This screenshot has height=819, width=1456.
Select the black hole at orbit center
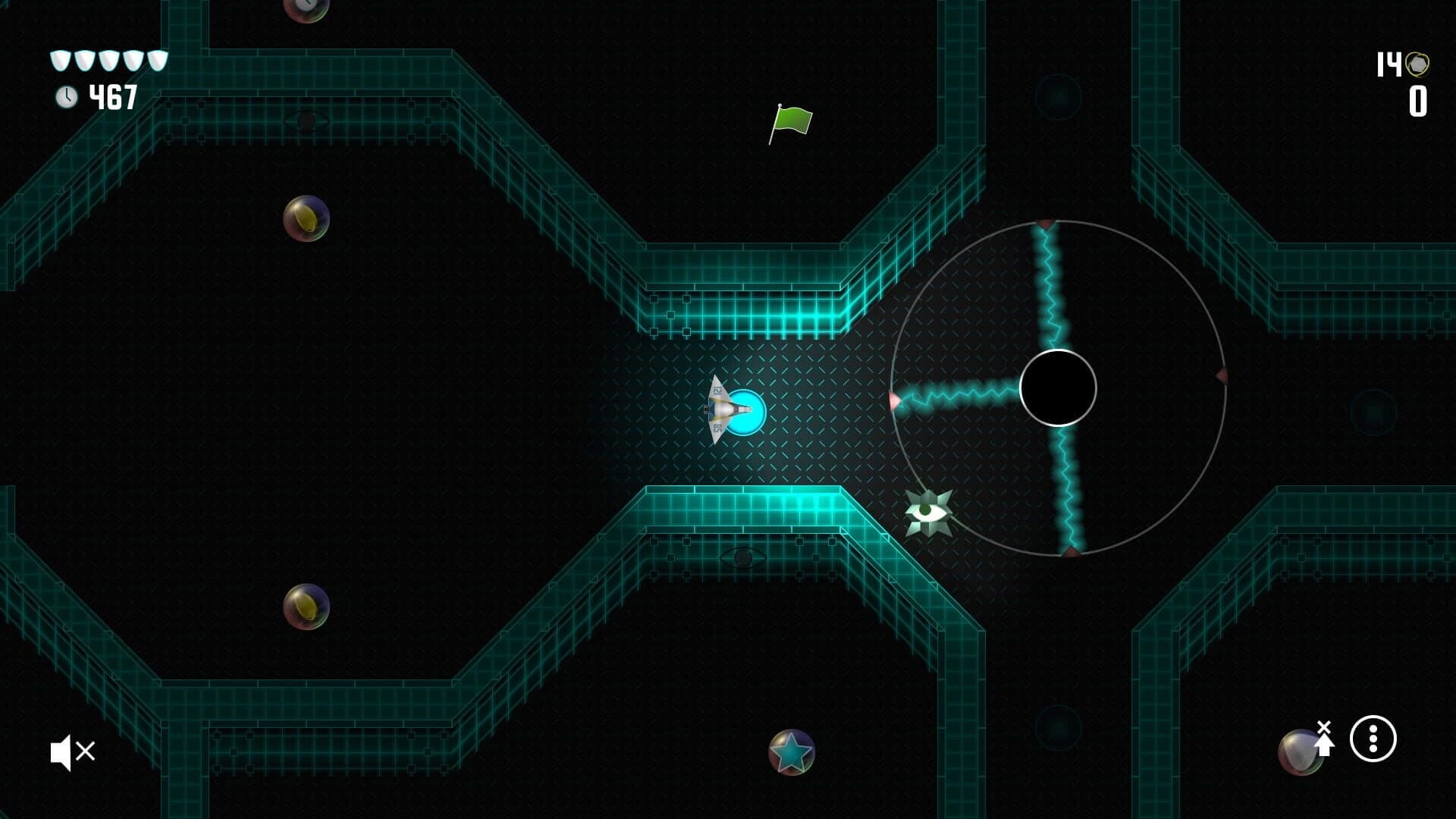pos(1059,388)
